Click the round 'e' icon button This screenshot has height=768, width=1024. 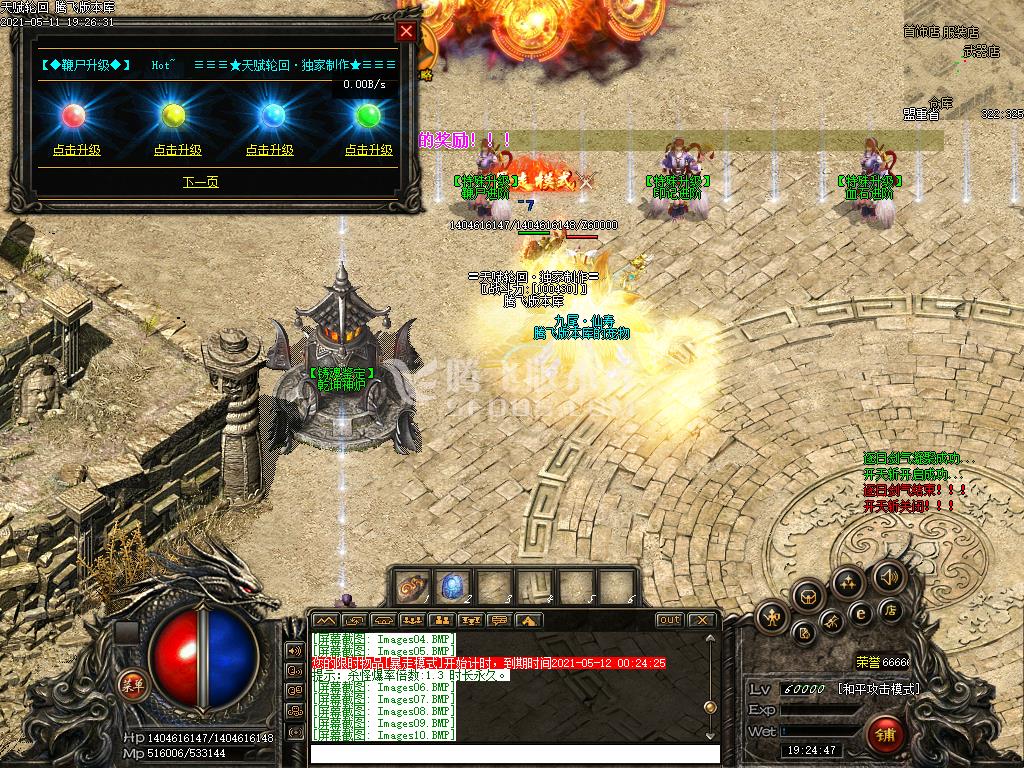[x=860, y=613]
